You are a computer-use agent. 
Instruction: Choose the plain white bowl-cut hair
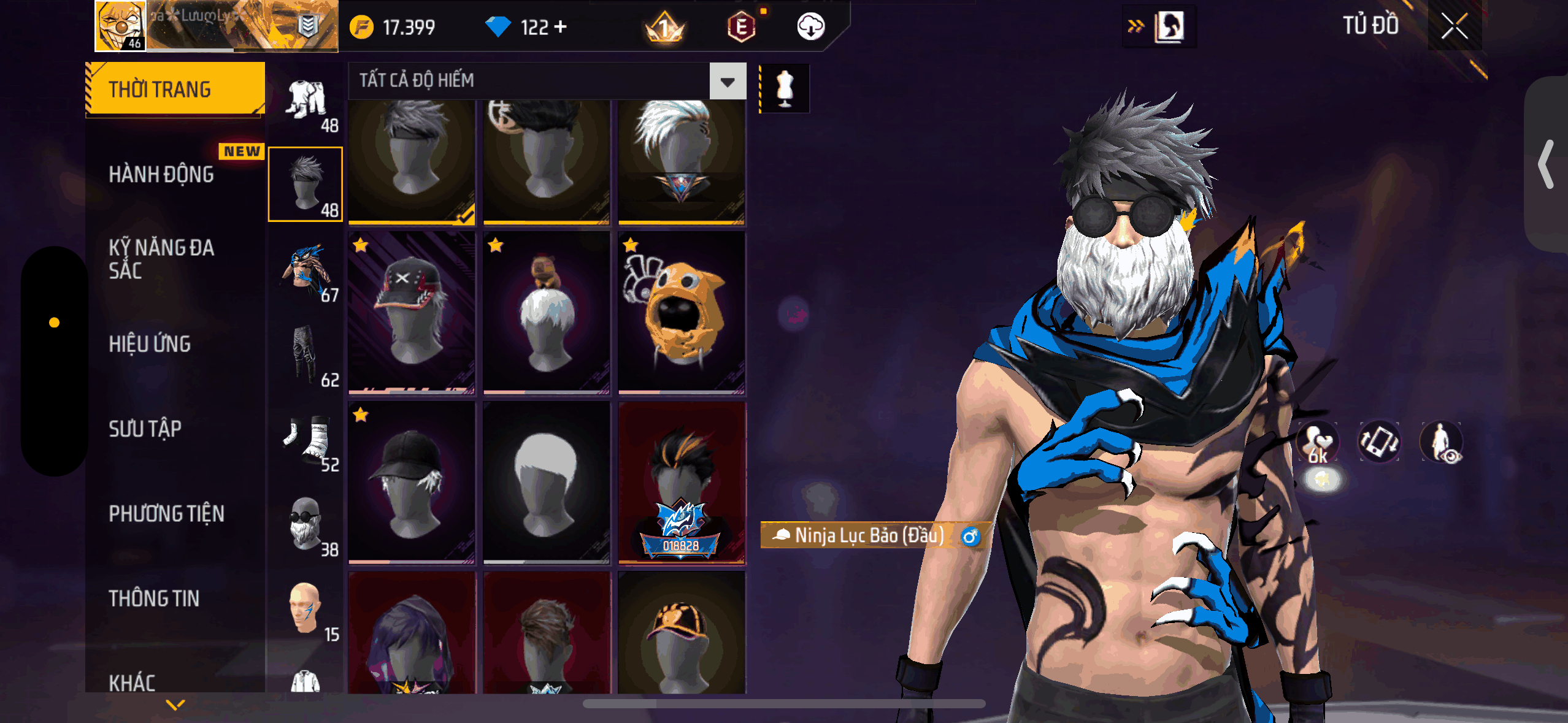(547, 482)
